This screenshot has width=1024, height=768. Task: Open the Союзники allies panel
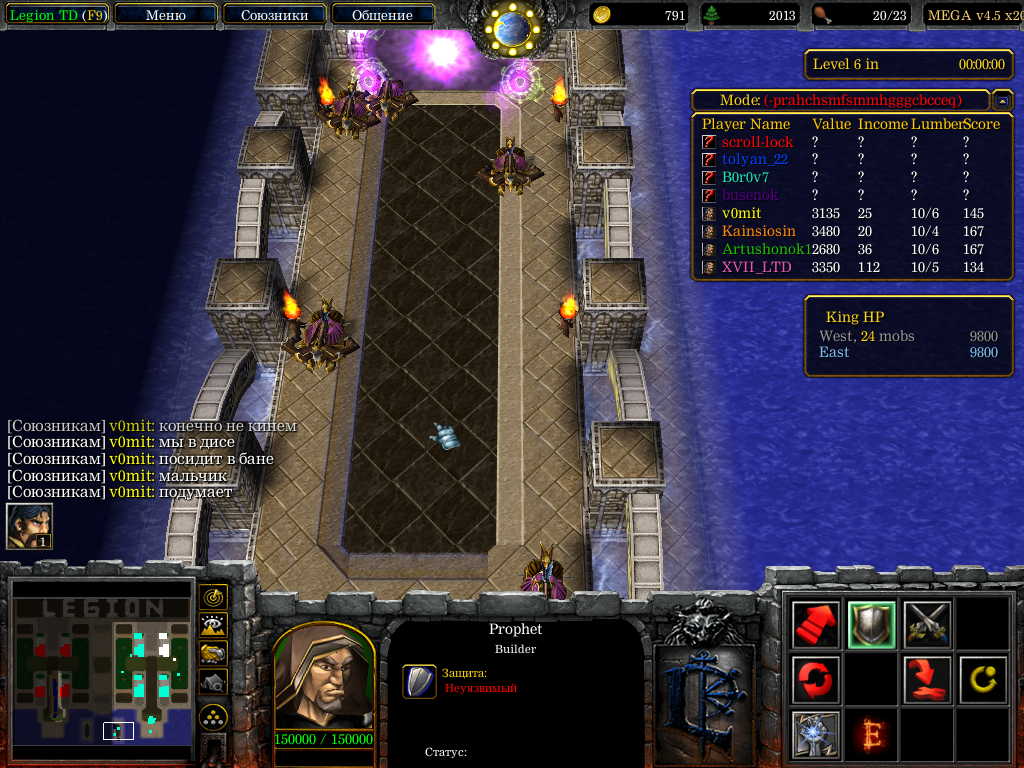tap(273, 15)
